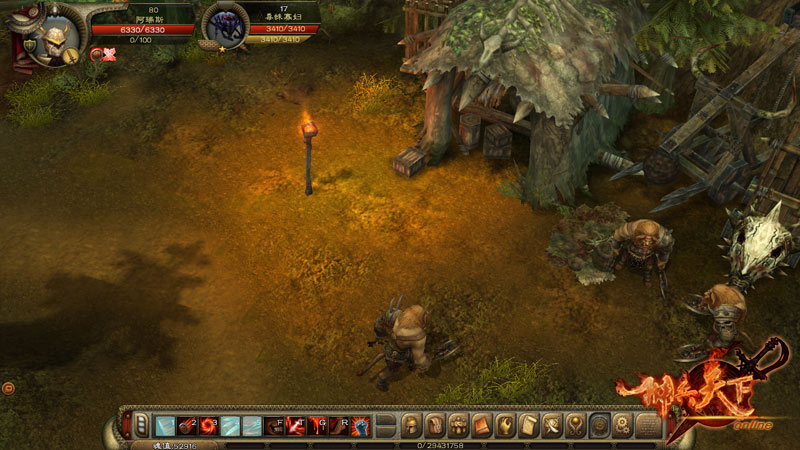
Task: Open the three-figures group menu button
Action: click(458, 426)
